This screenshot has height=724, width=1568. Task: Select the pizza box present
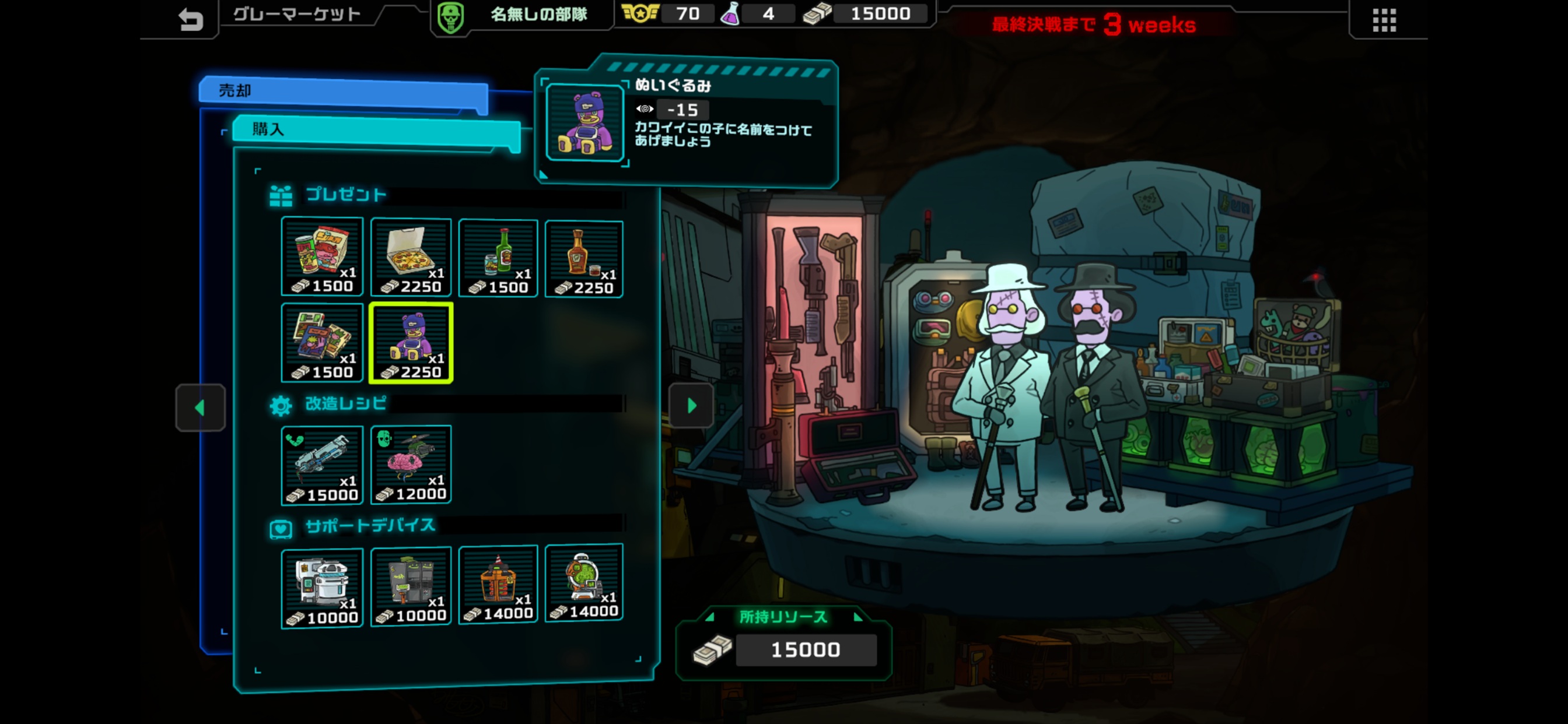click(x=411, y=257)
